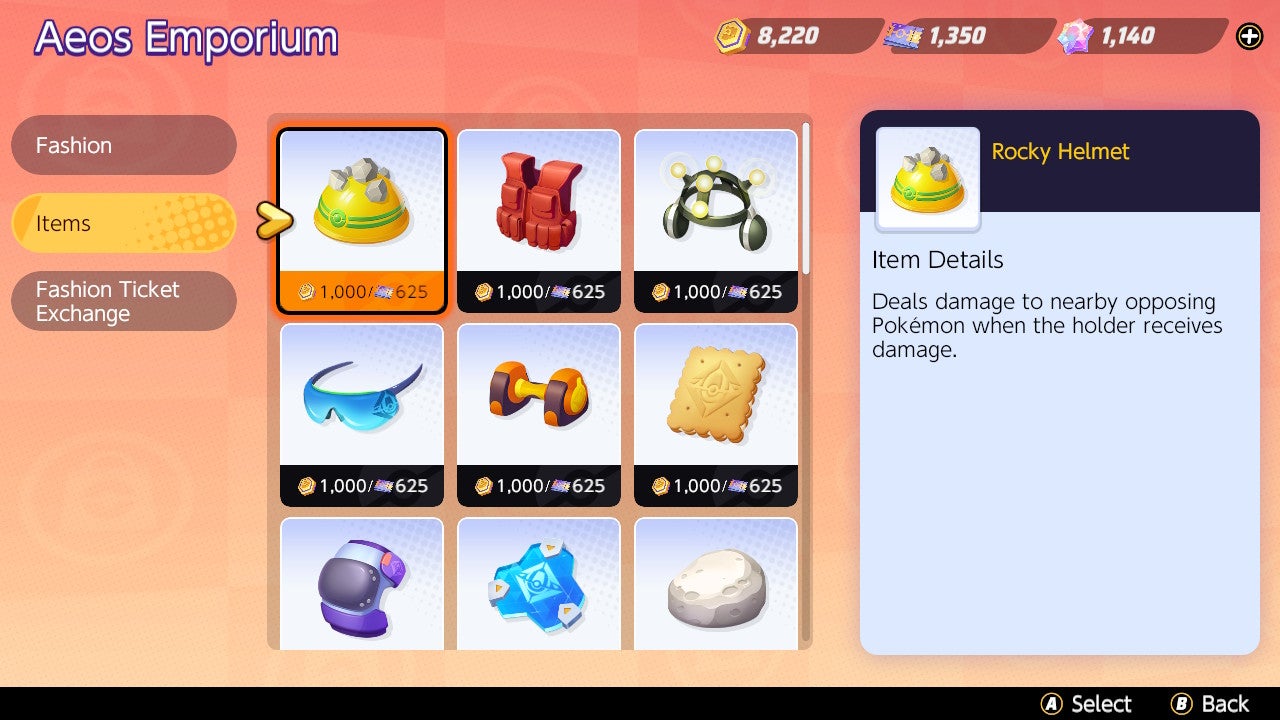Open the plus button to add currency

[x=1248, y=36]
